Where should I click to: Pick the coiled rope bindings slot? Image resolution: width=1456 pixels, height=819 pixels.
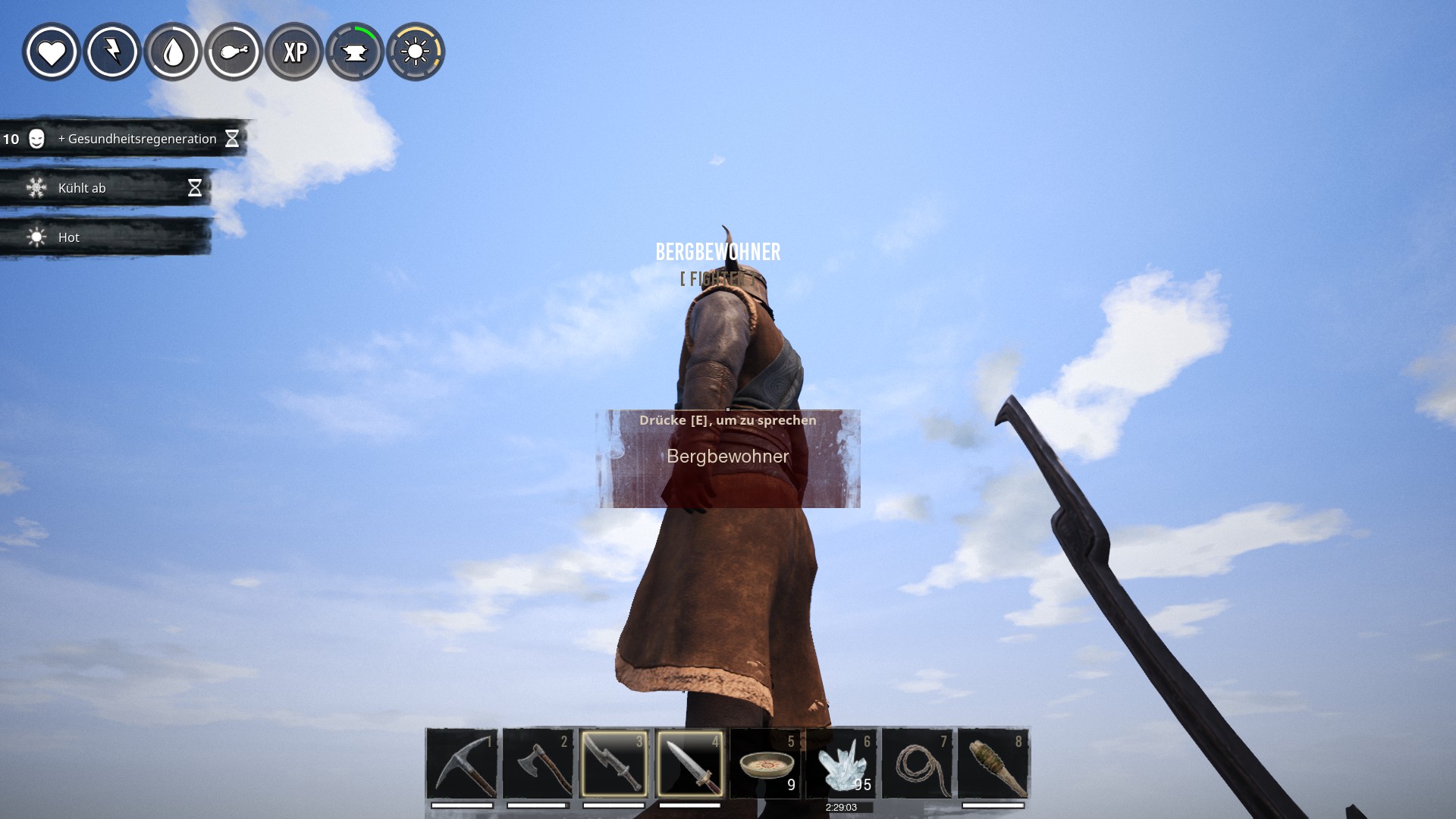[x=918, y=764]
